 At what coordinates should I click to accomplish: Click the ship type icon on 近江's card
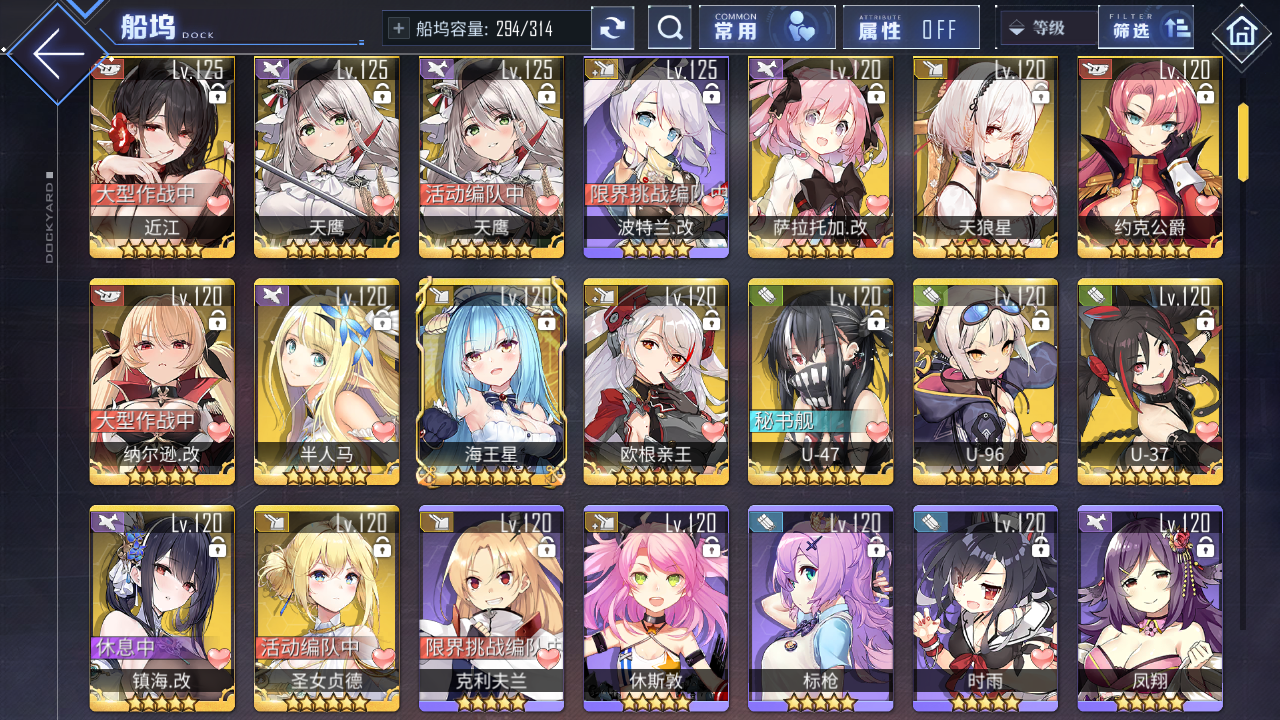point(107,68)
